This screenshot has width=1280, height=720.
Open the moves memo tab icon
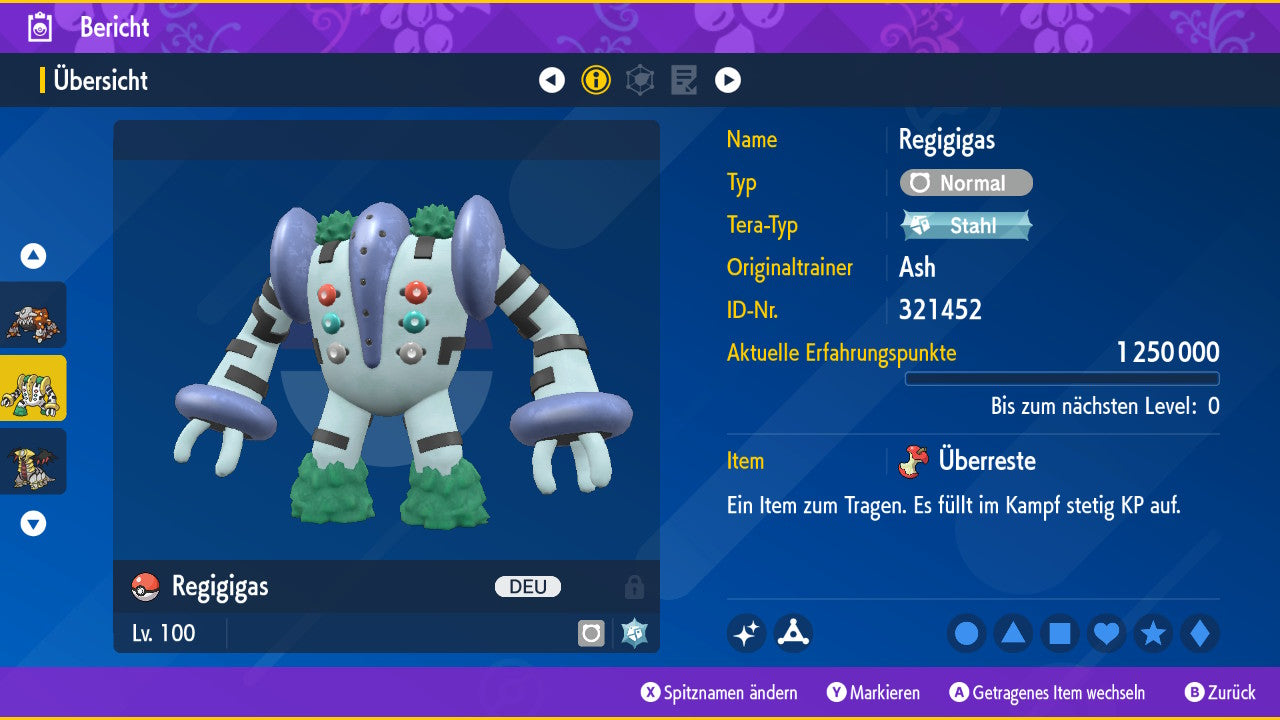click(684, 80)
